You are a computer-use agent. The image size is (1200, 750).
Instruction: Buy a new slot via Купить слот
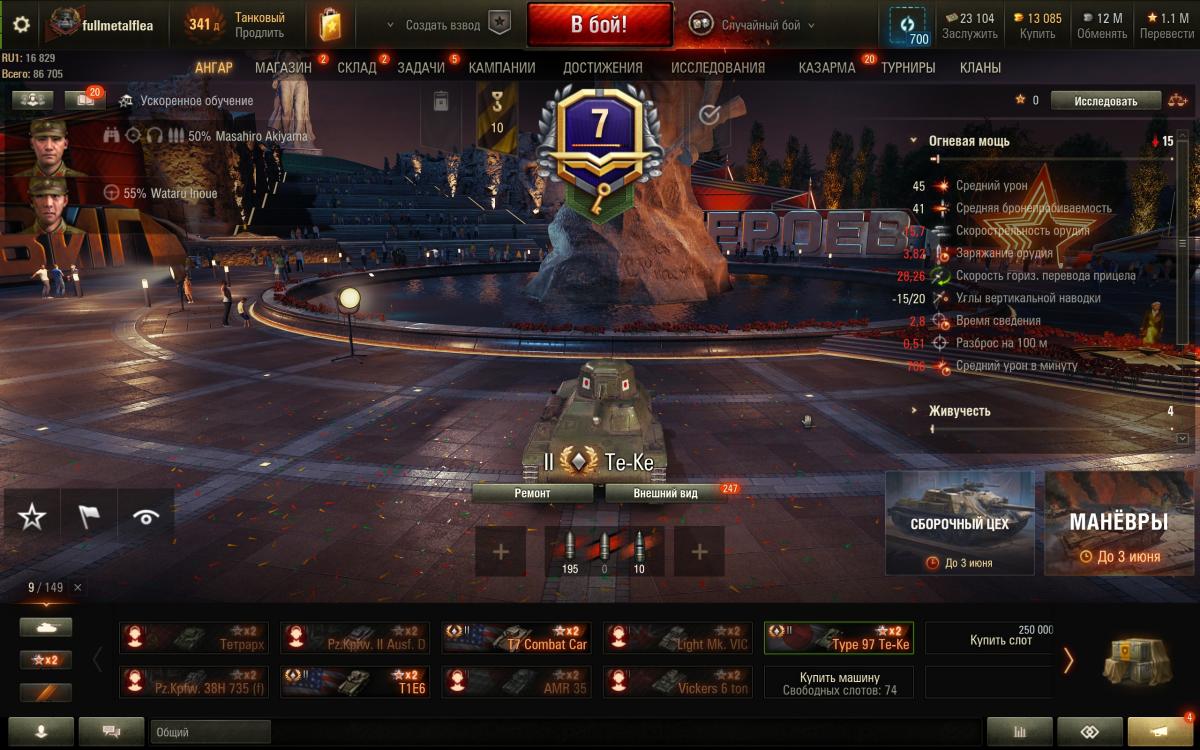pos(989,638)
